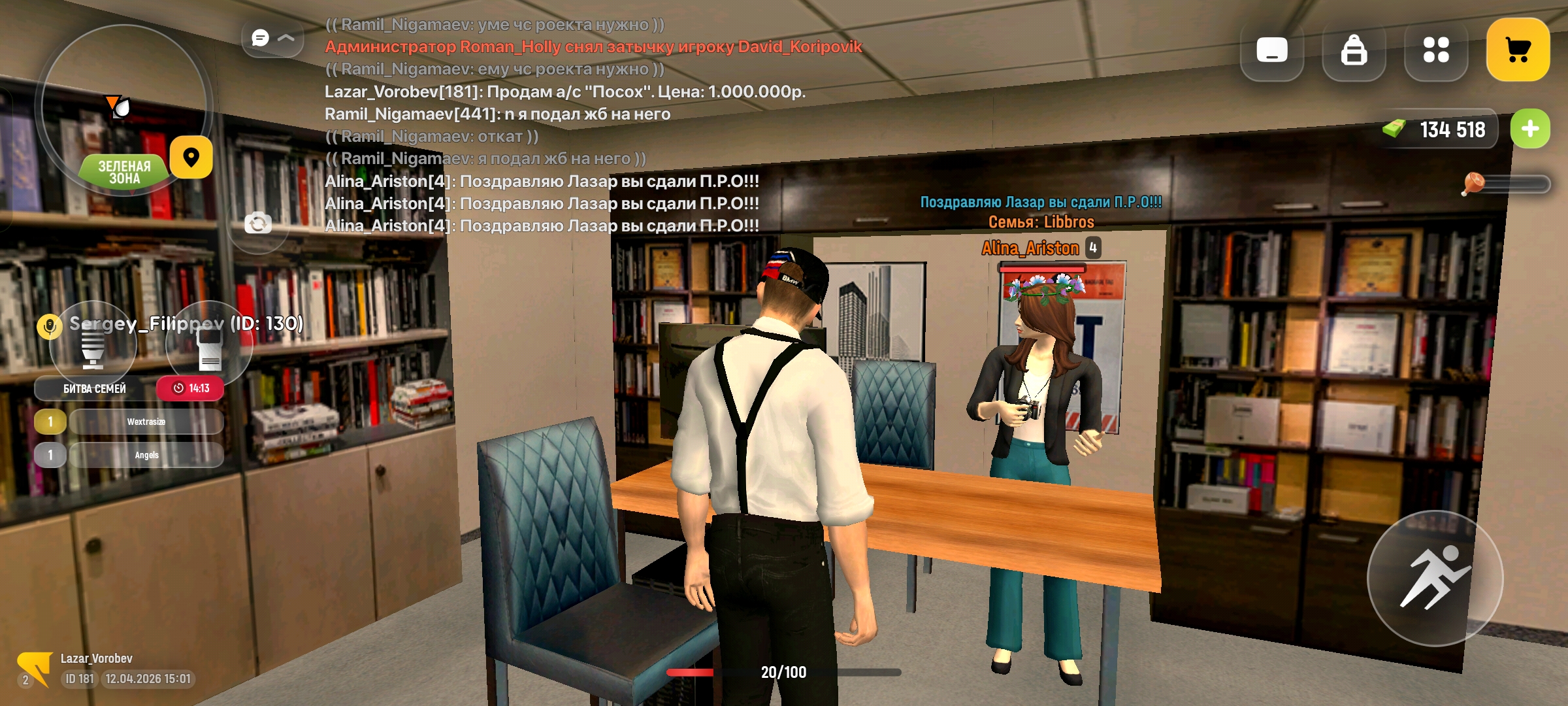Select the Angels family row
The height and width of the screenshot is (706, 1568).
pyautogui.click(x=146, y=455)
